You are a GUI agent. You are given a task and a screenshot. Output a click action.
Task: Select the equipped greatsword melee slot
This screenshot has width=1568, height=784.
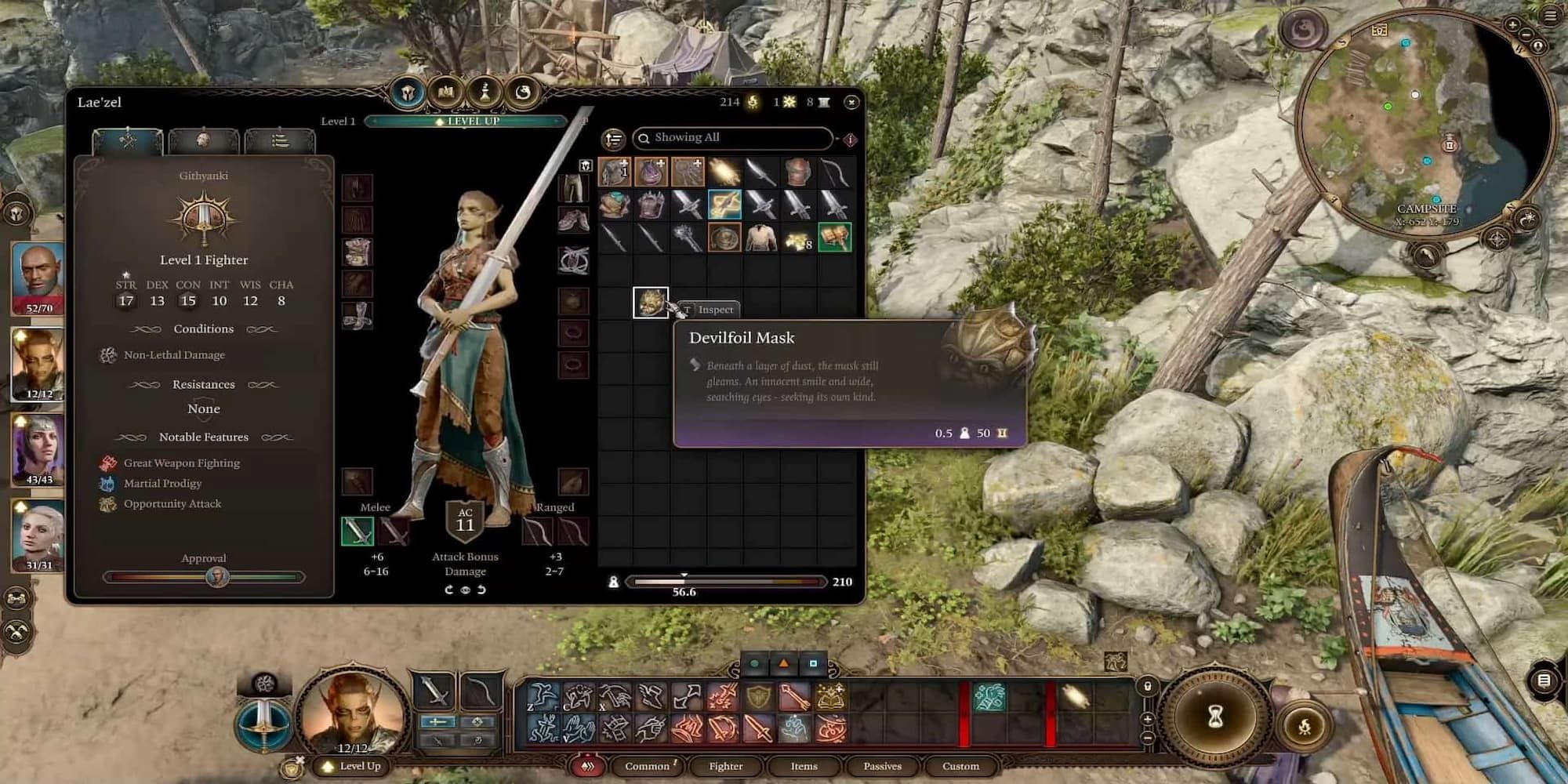click(x=358, y=532)
